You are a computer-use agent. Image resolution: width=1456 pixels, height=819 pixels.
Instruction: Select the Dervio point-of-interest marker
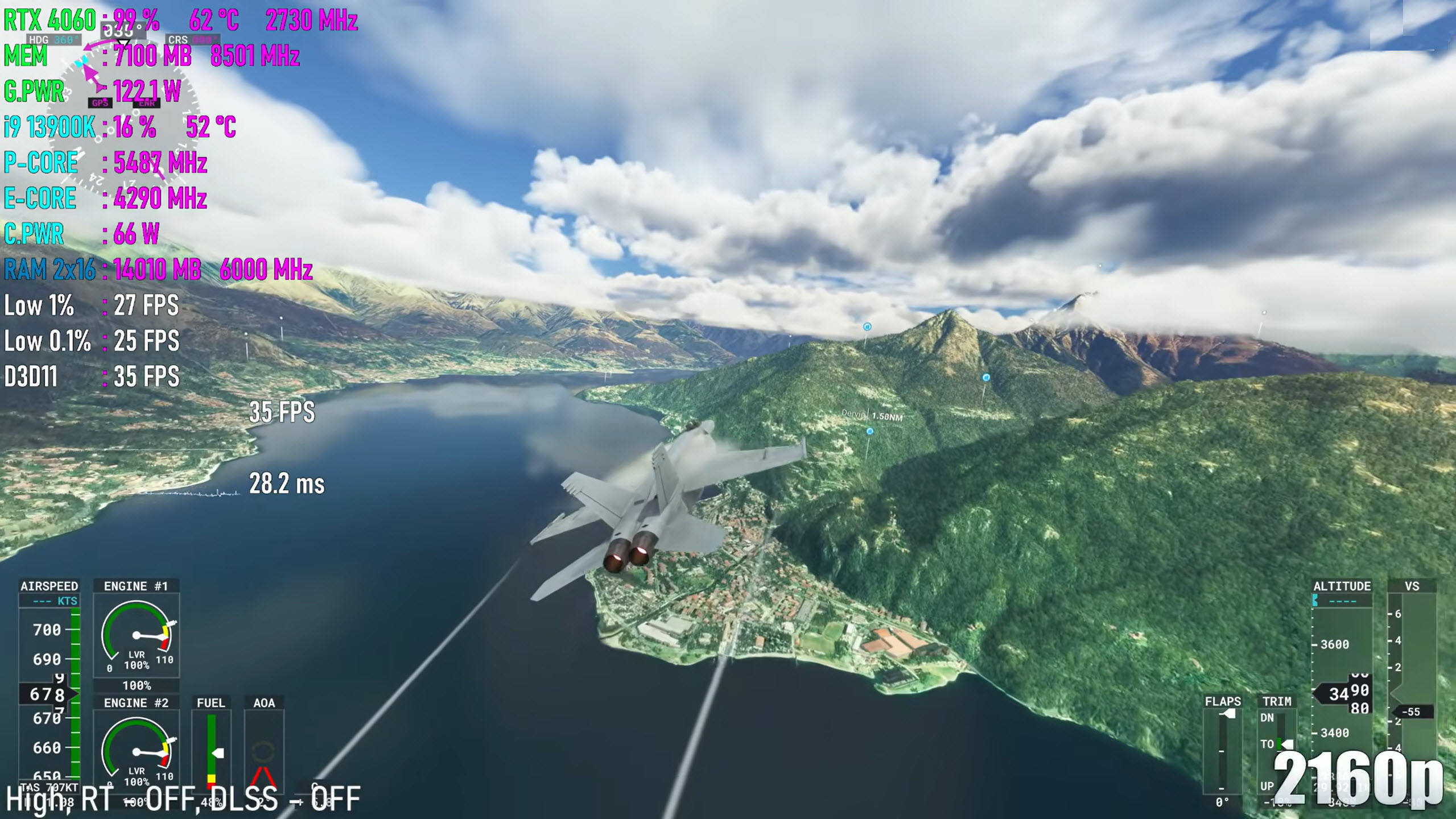tap(869, 432)
